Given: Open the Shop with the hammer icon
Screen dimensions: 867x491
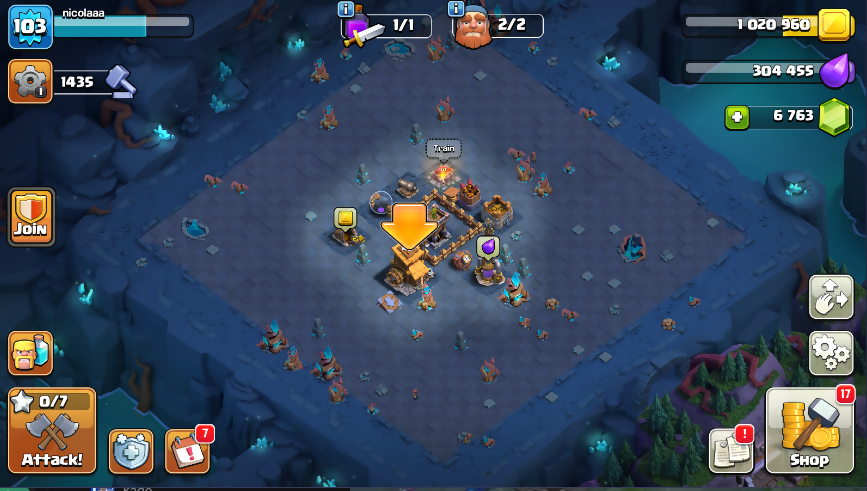Looking at the screenshot, I should click(x=809, y=431).
